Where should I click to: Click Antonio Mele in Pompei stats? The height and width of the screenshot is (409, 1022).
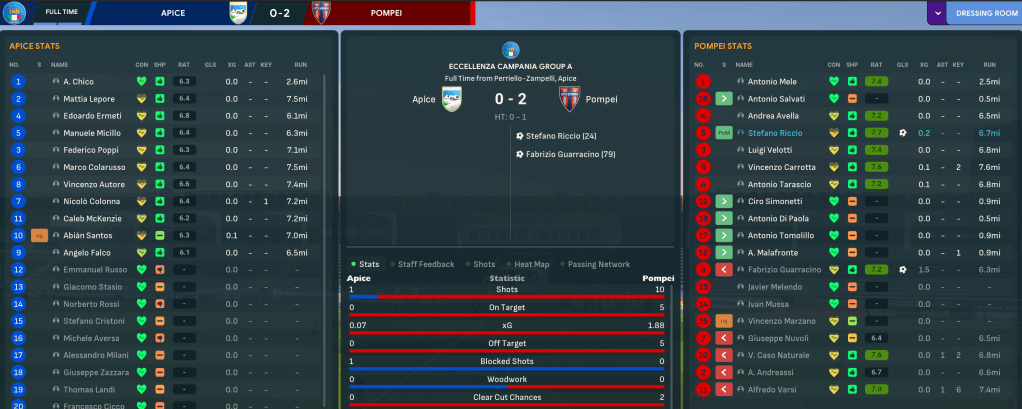(x=772, y=81)
